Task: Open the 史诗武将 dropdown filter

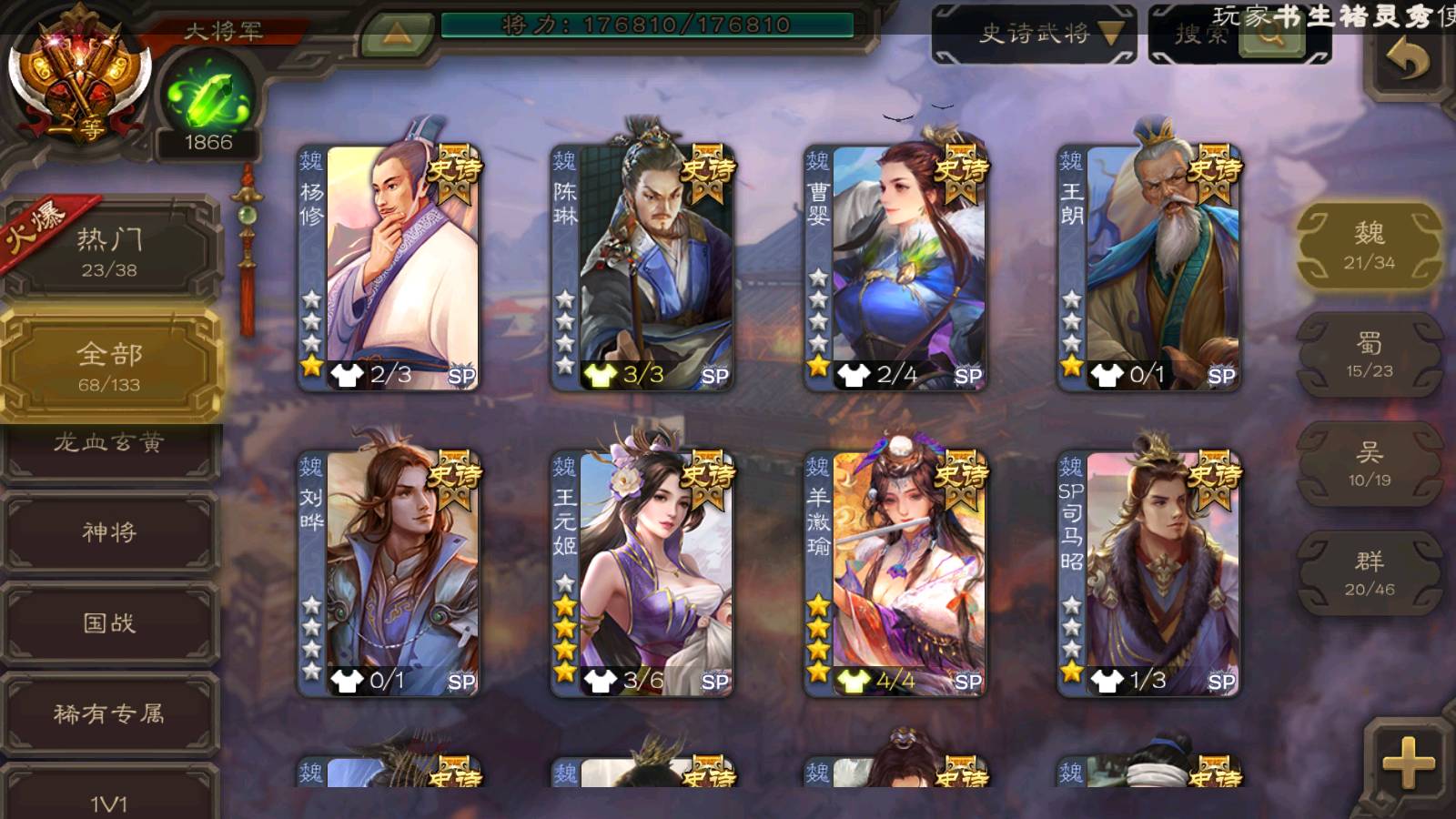Action: 1035,35
